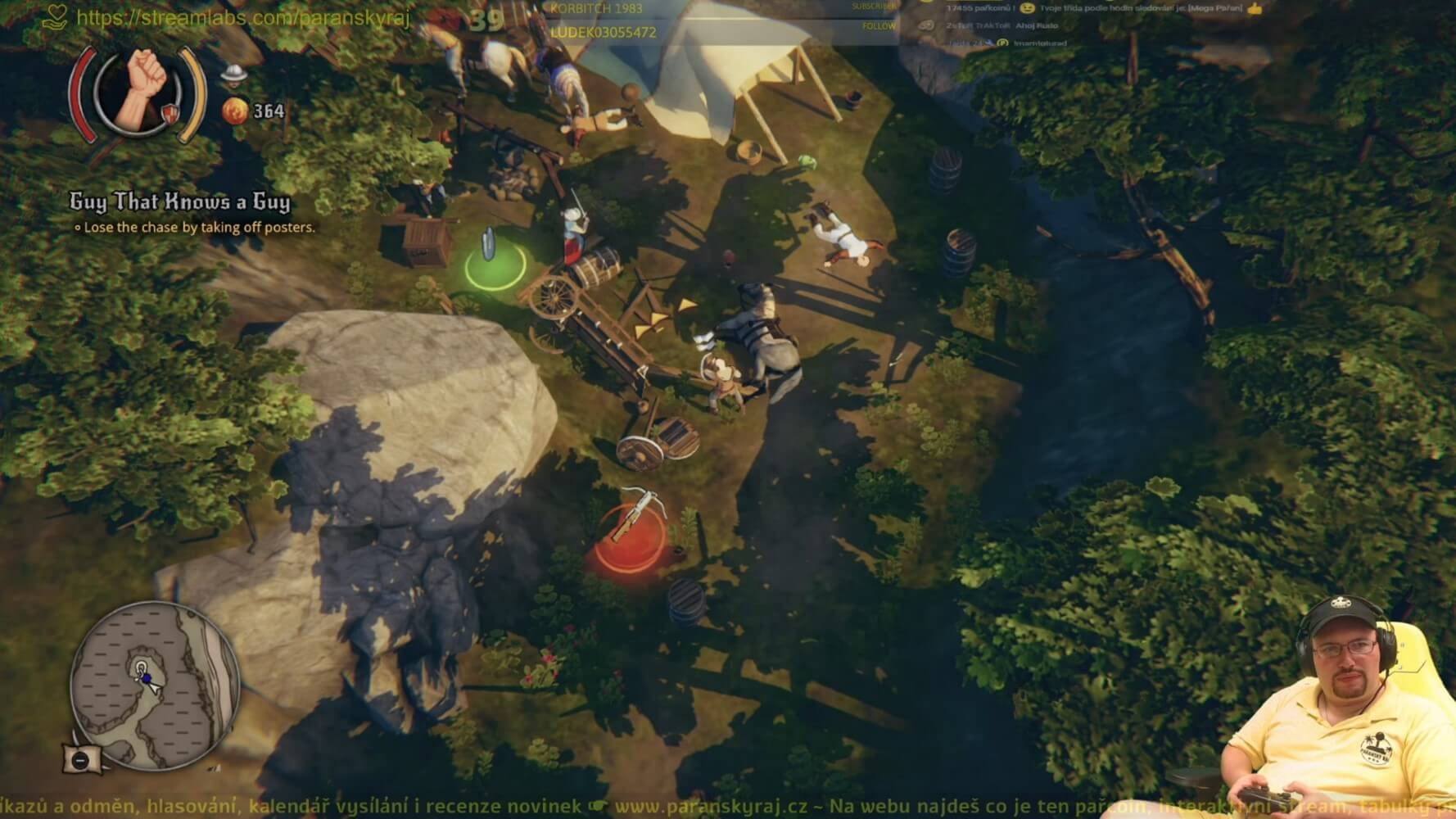
Task: Click the orange coin currency icon
Action: tap(235, 111)
